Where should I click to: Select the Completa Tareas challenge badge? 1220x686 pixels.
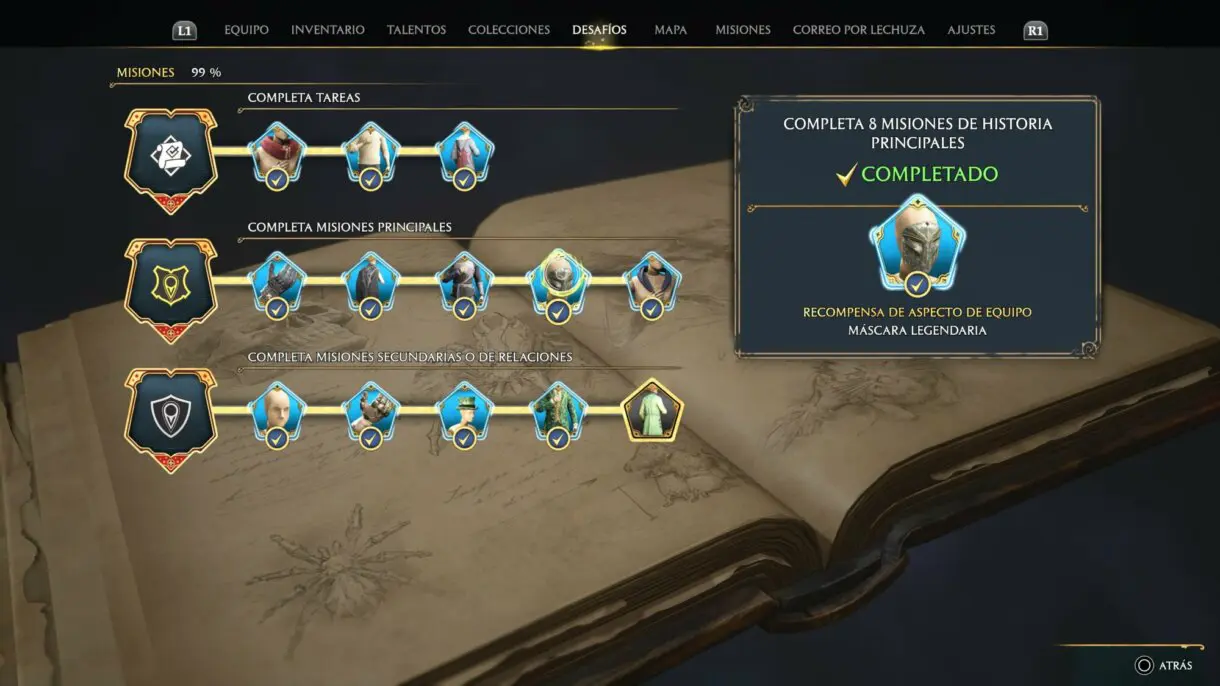click(x=170, y=157)
